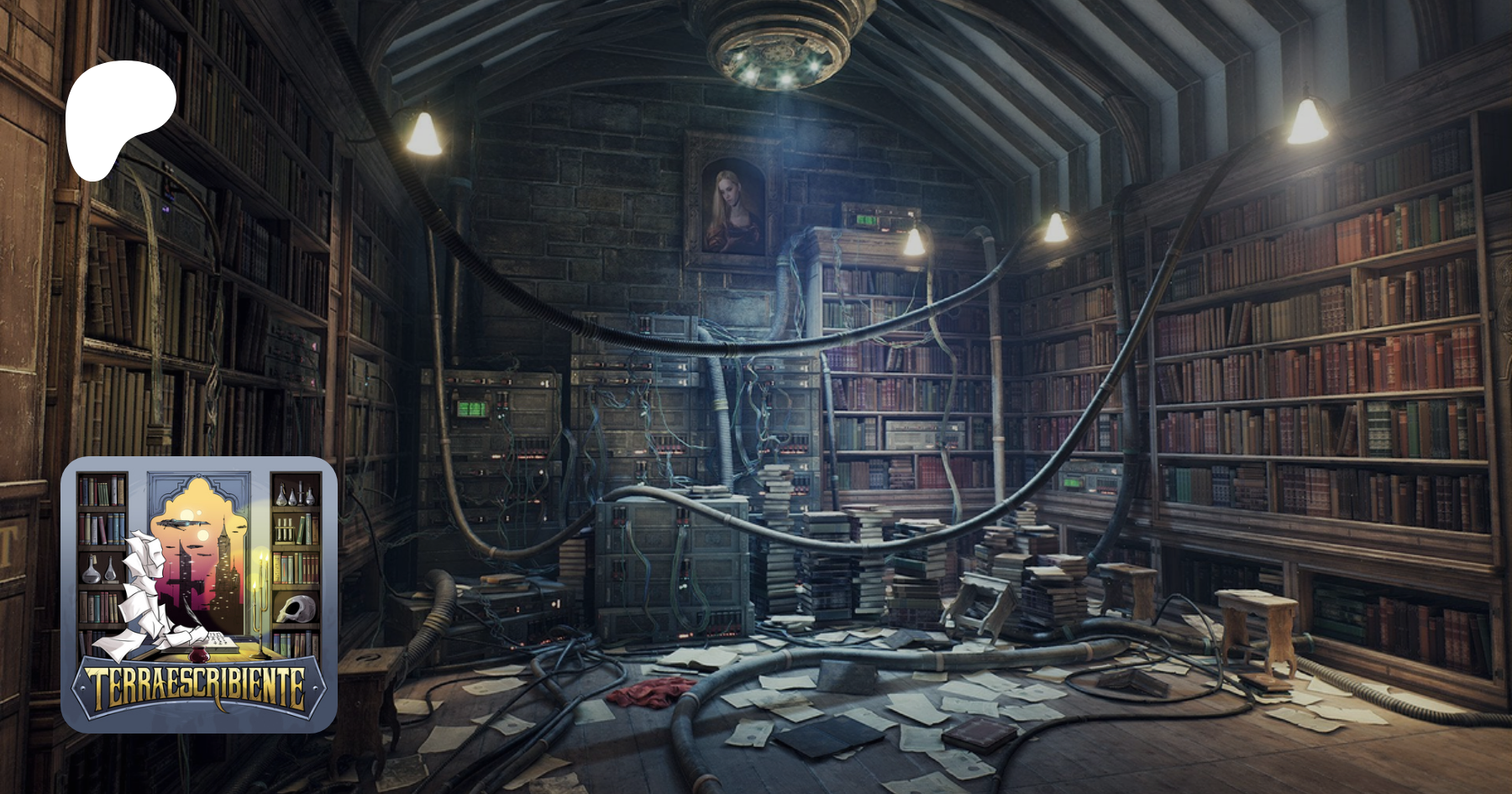Open the Terraescribiente creator avatar
The width and height of the screenshot is (1512, 794).
click(199, 594)
